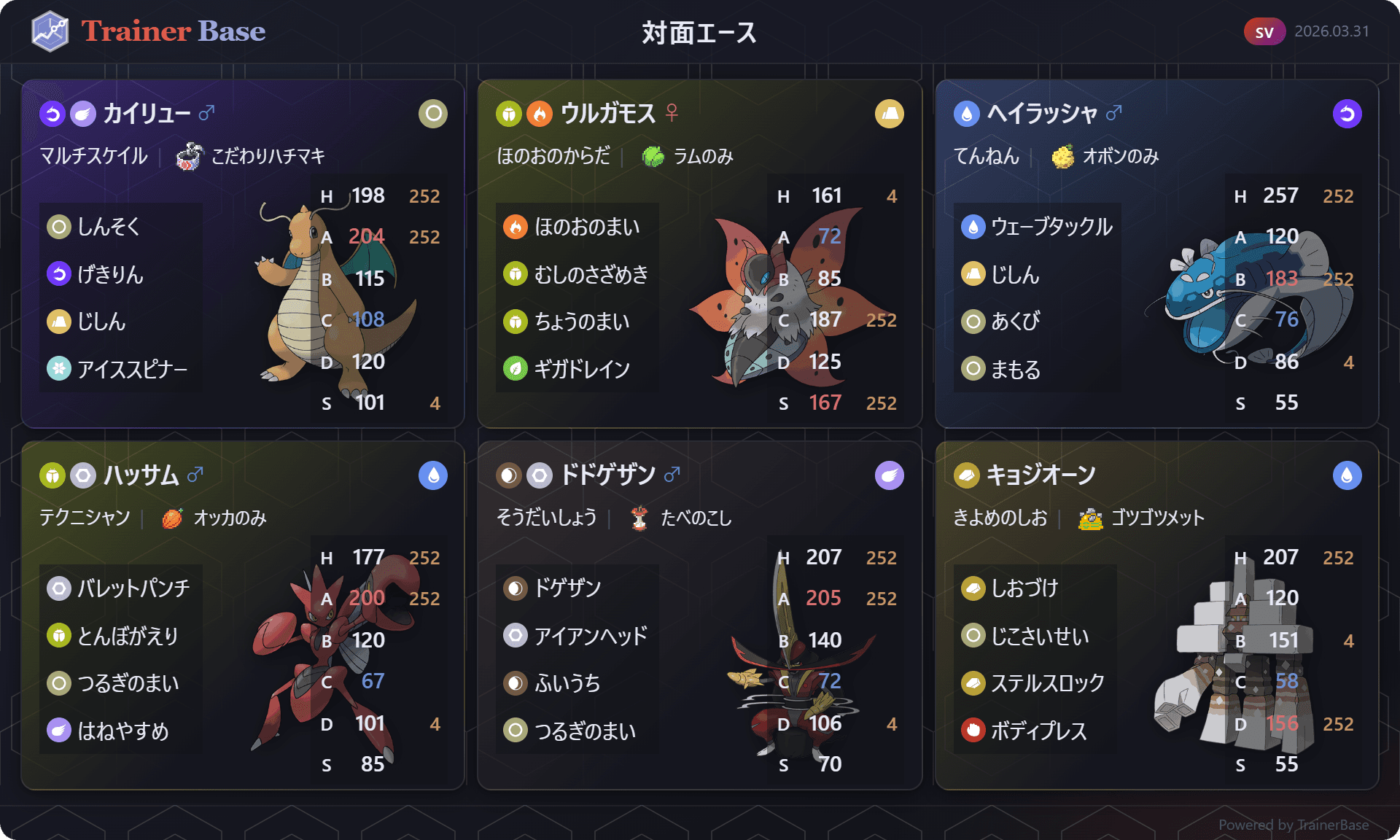The image size is (1400, 840).
Task: Select カイリュー's Tera type icon top-right
Action: click(432, 114)
